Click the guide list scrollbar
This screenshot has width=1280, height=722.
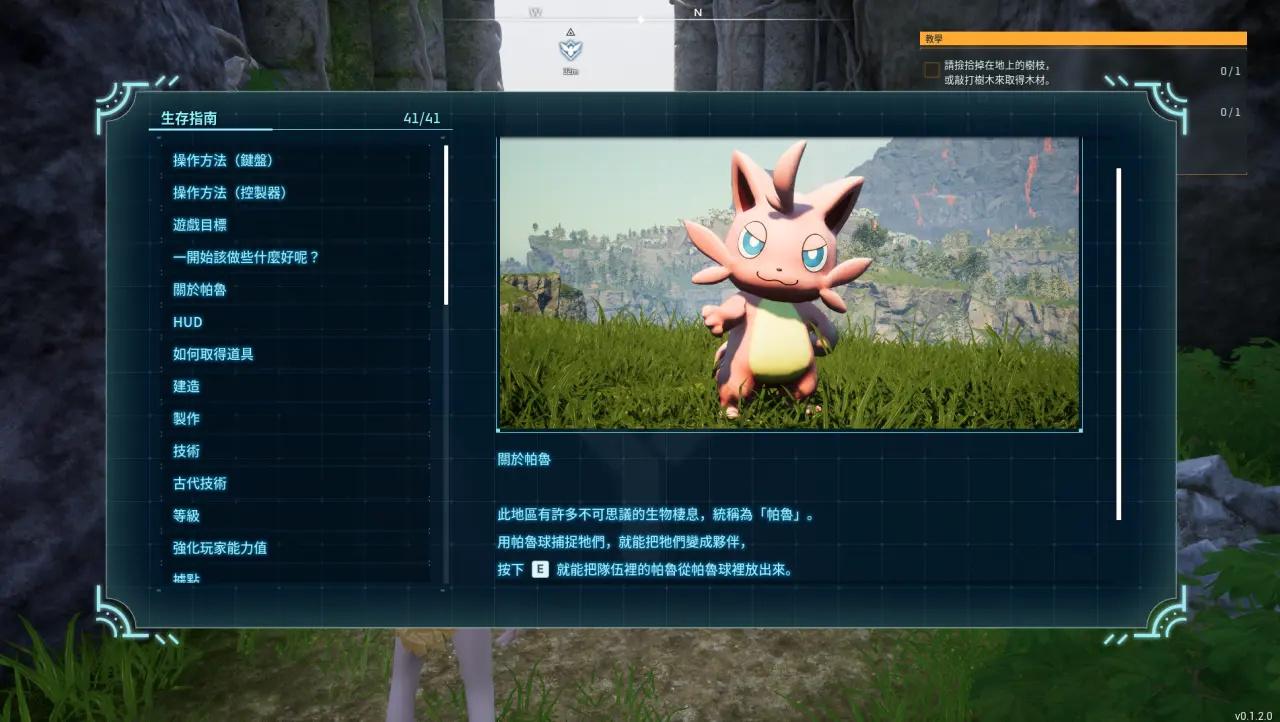(x=446, y=225)
